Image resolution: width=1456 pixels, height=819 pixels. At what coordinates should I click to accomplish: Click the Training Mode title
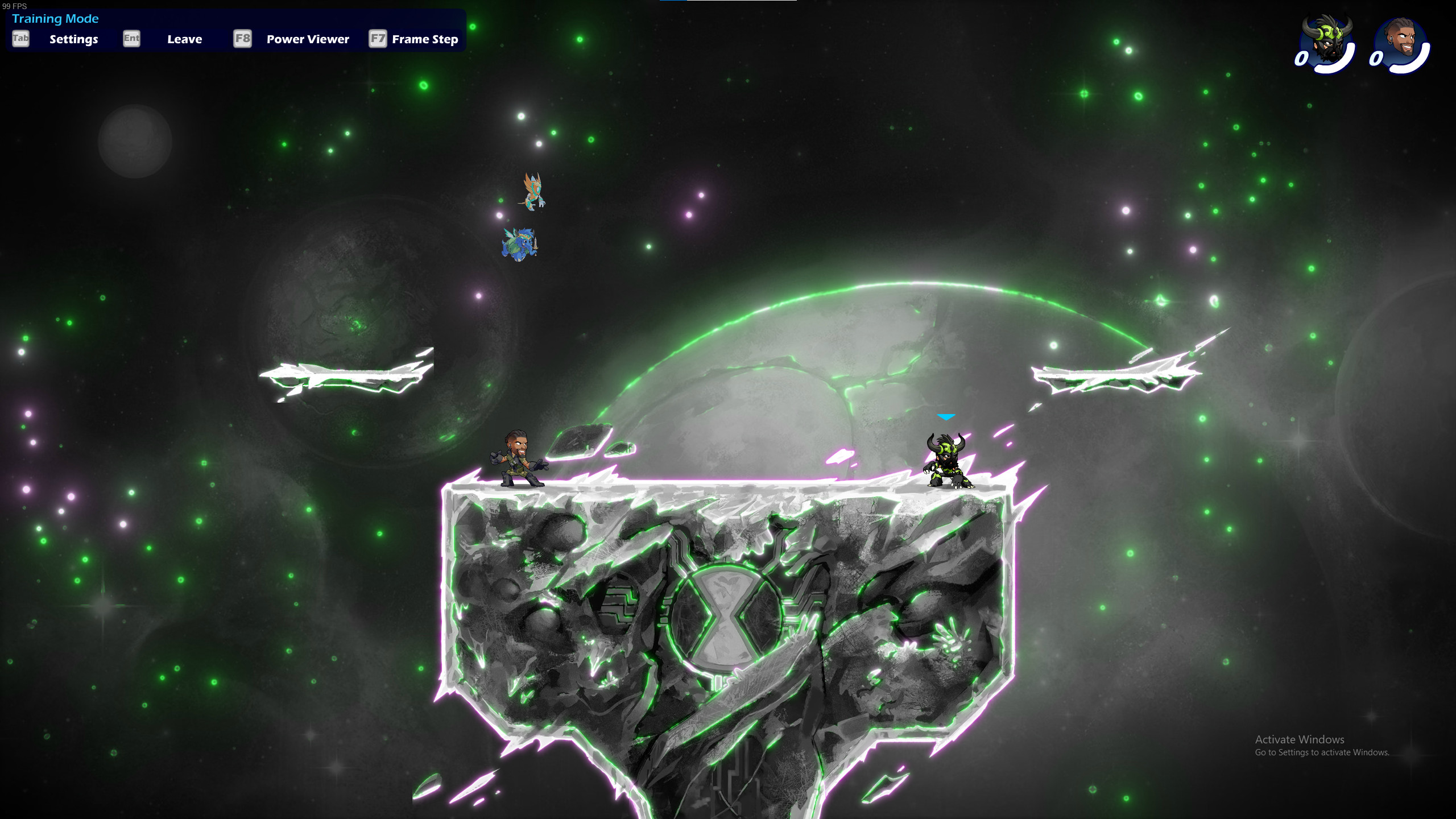click(55, 19)
